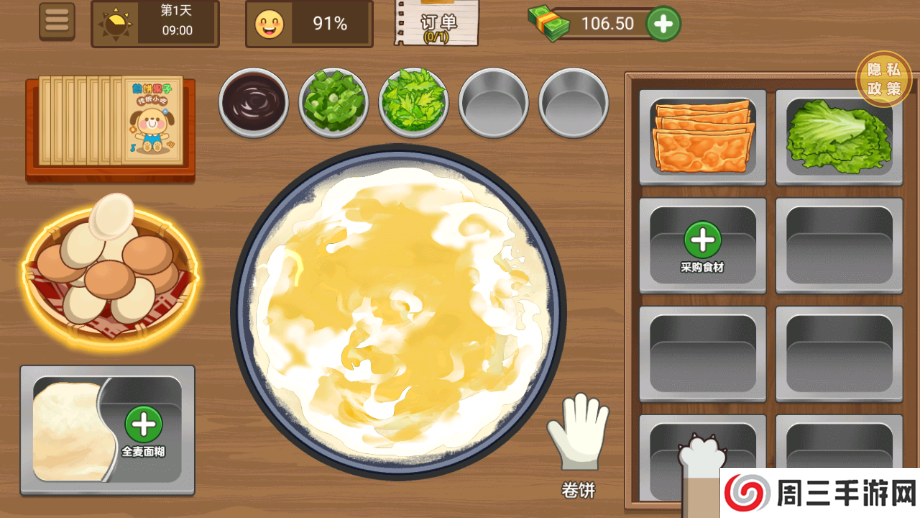
Task: Open the 订单 orders note
Action: pyautogui.click(x=437, y=24)
